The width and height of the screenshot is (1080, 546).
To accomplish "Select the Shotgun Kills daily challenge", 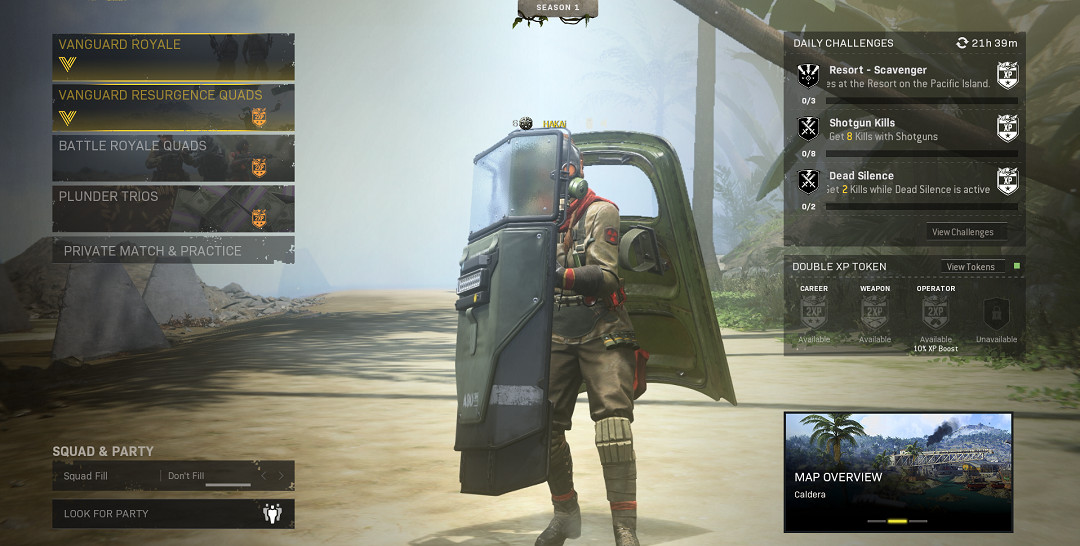I will pos(907,130).
